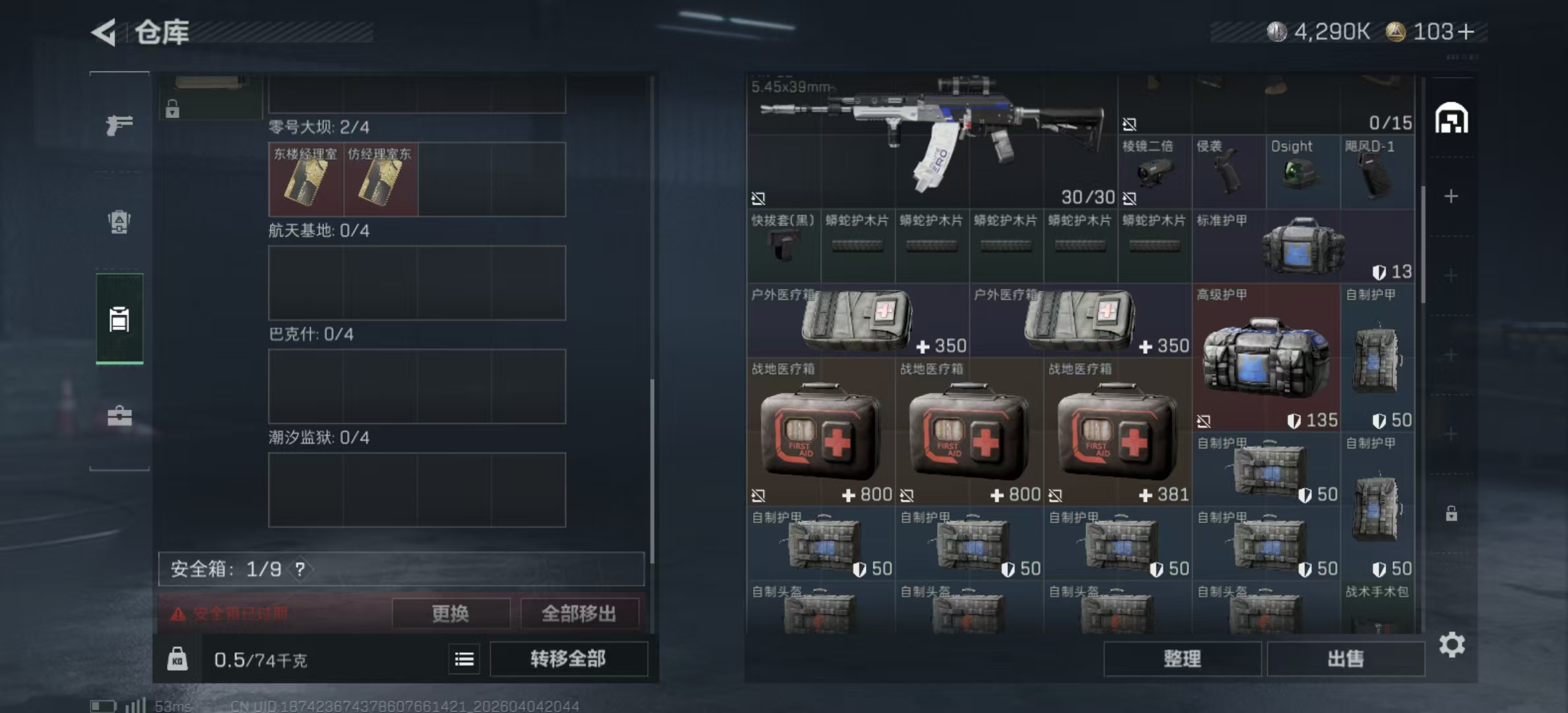The width and height of the screenshot is (1568, 713).
Task: Click the 全部移出 button
Action: pos(579,613)
